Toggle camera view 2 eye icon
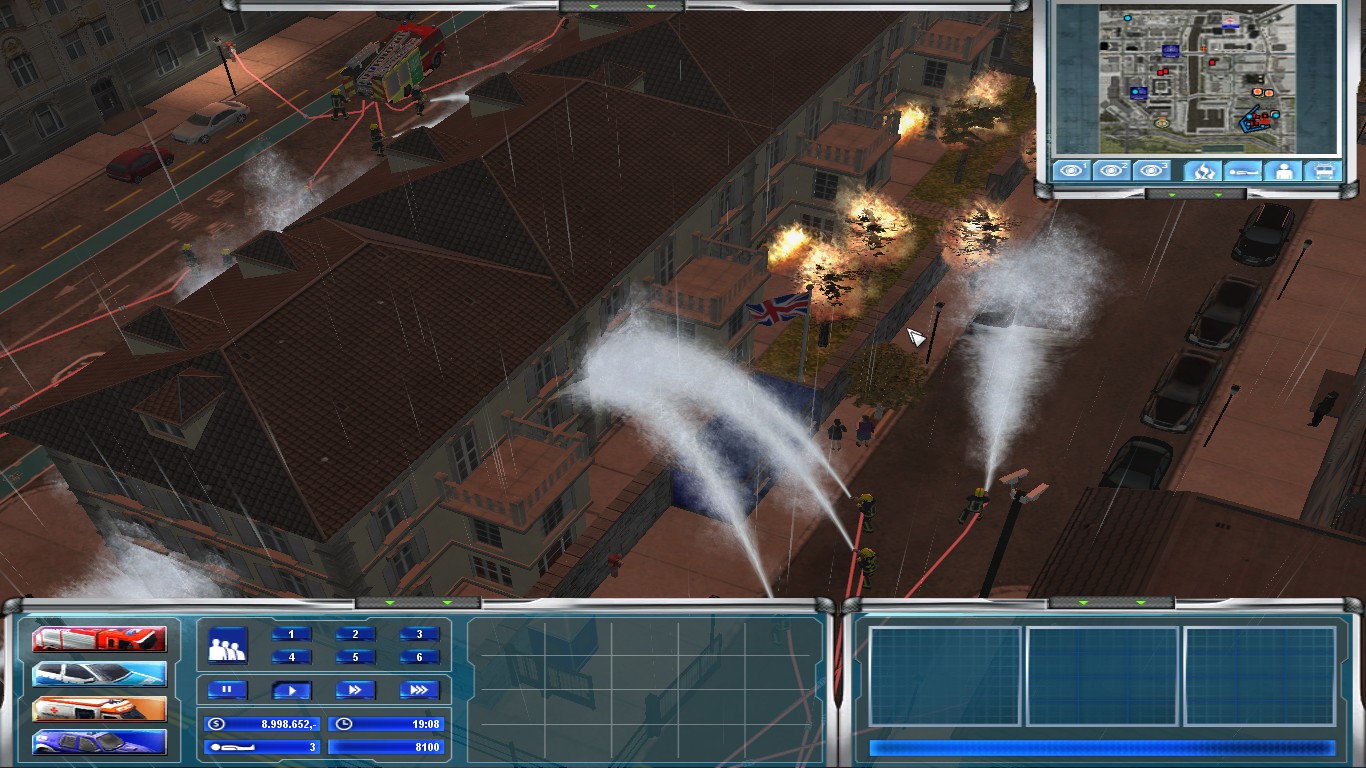The image size is (1366, 768). (x=1112, y=170)
